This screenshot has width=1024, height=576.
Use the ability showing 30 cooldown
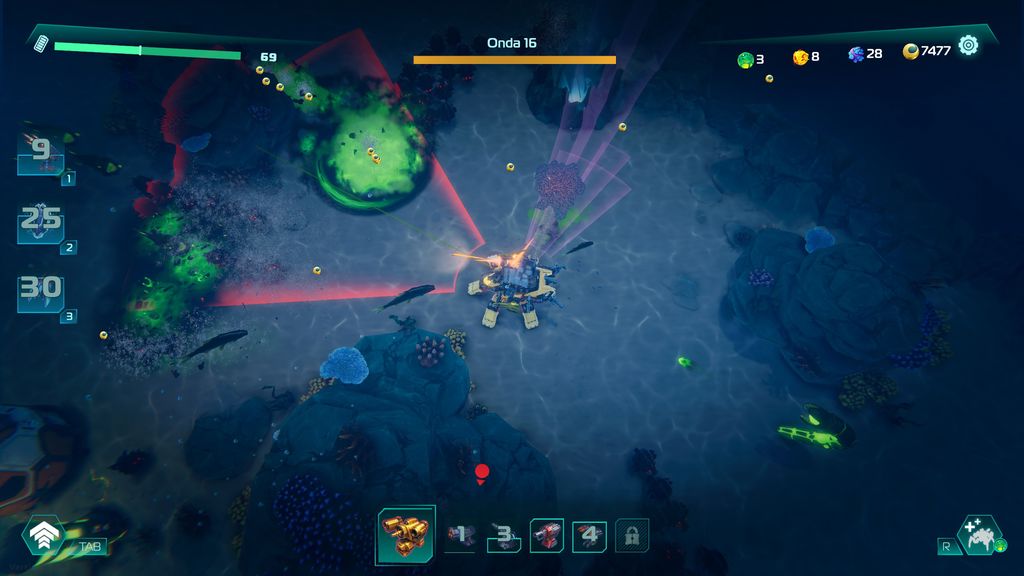(x=41, y=292)
